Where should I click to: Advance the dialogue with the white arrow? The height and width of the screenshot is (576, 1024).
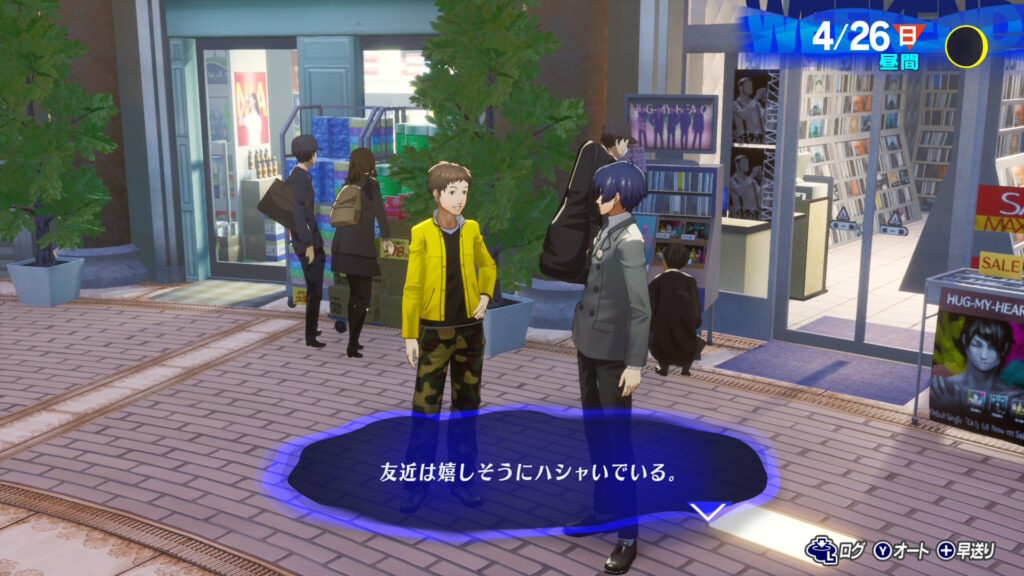point(708,513)
